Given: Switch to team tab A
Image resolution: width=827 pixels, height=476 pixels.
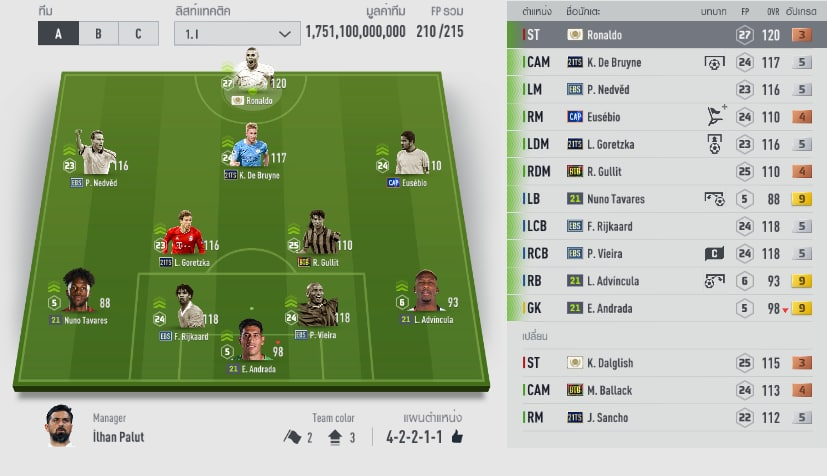Looking at the screenshot, I should click(x=58, y=33).
